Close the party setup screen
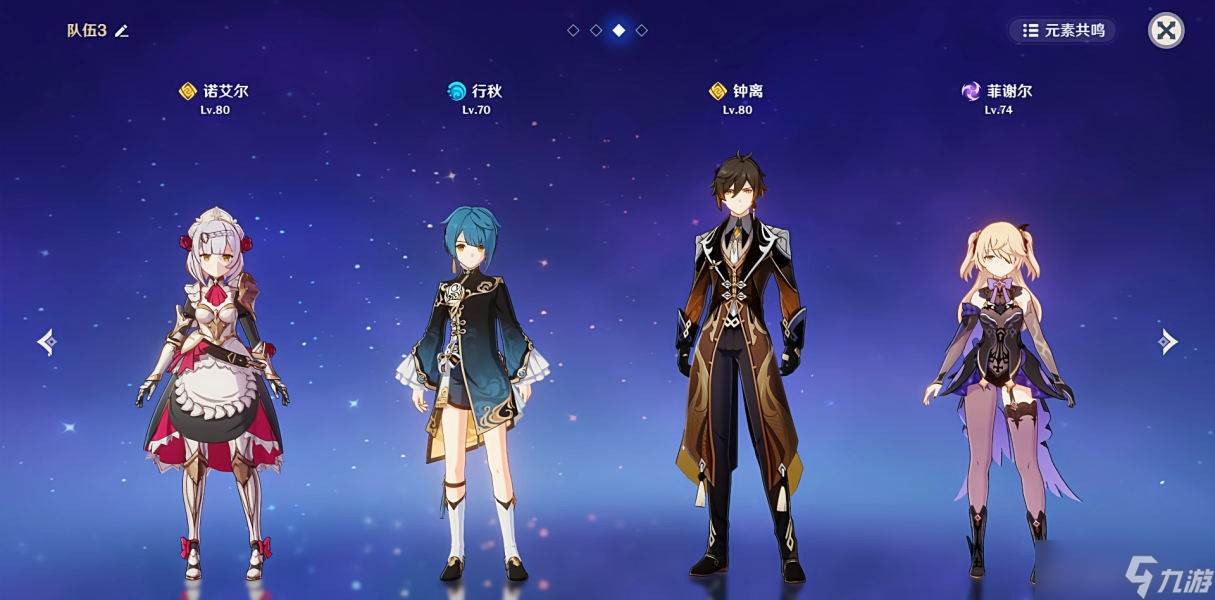1215x600 pixels. coord(1165,30)
